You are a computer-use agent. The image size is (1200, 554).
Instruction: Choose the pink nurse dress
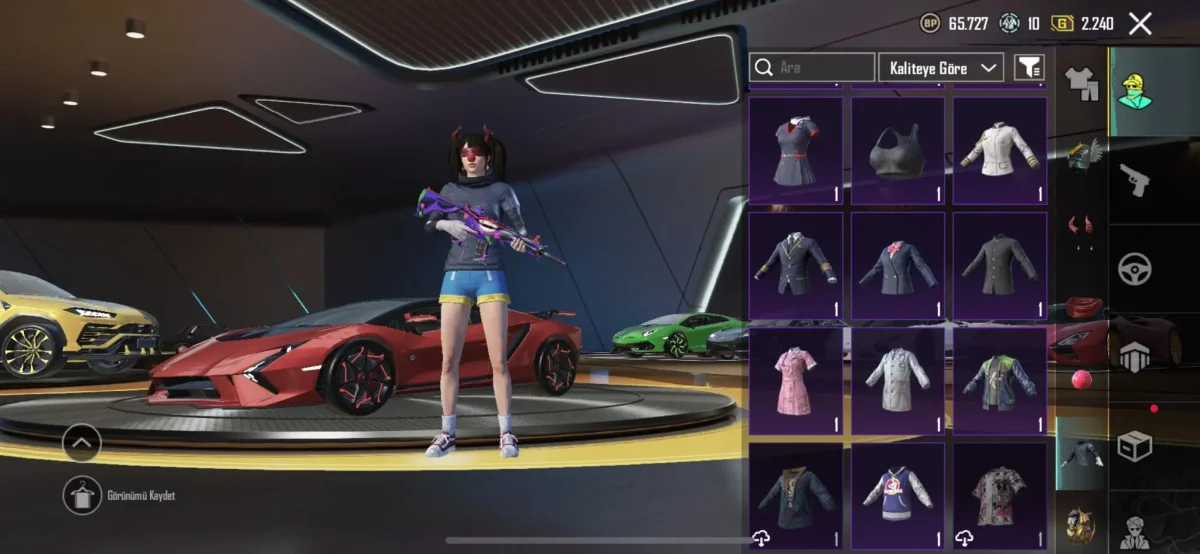coord(795,381)
